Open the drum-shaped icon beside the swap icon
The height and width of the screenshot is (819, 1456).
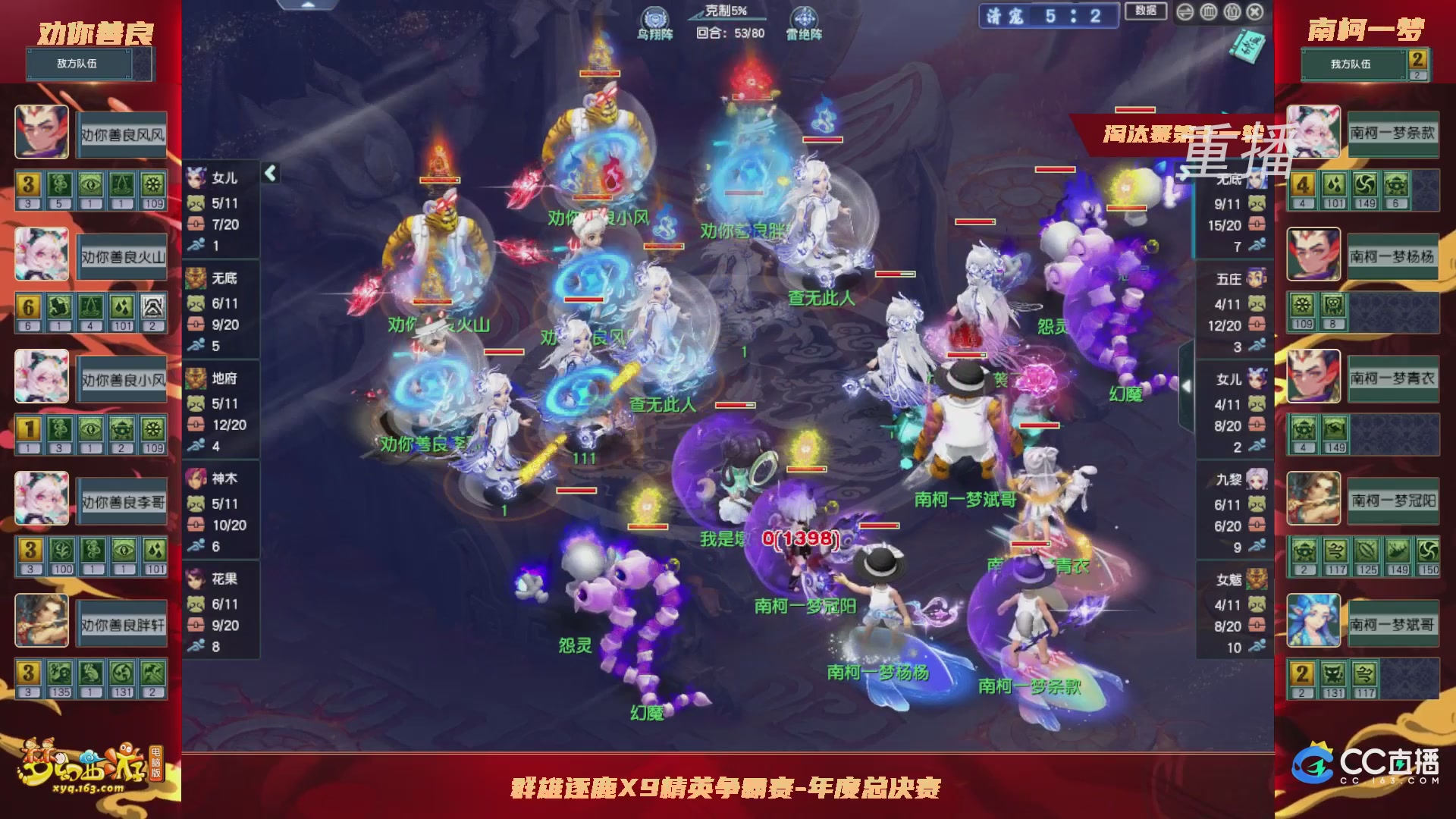click(x=1208, y=12)
